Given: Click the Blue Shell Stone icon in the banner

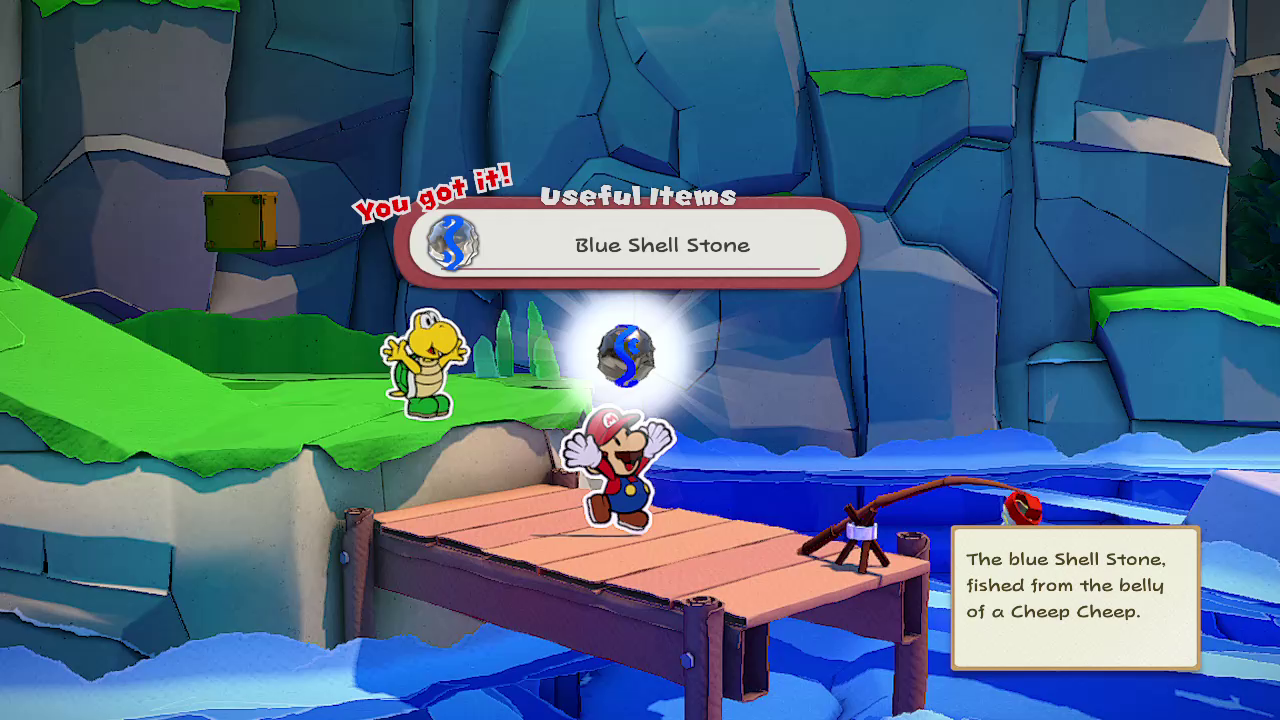Looking at the screenshot, I should click(x=453, y=243).
